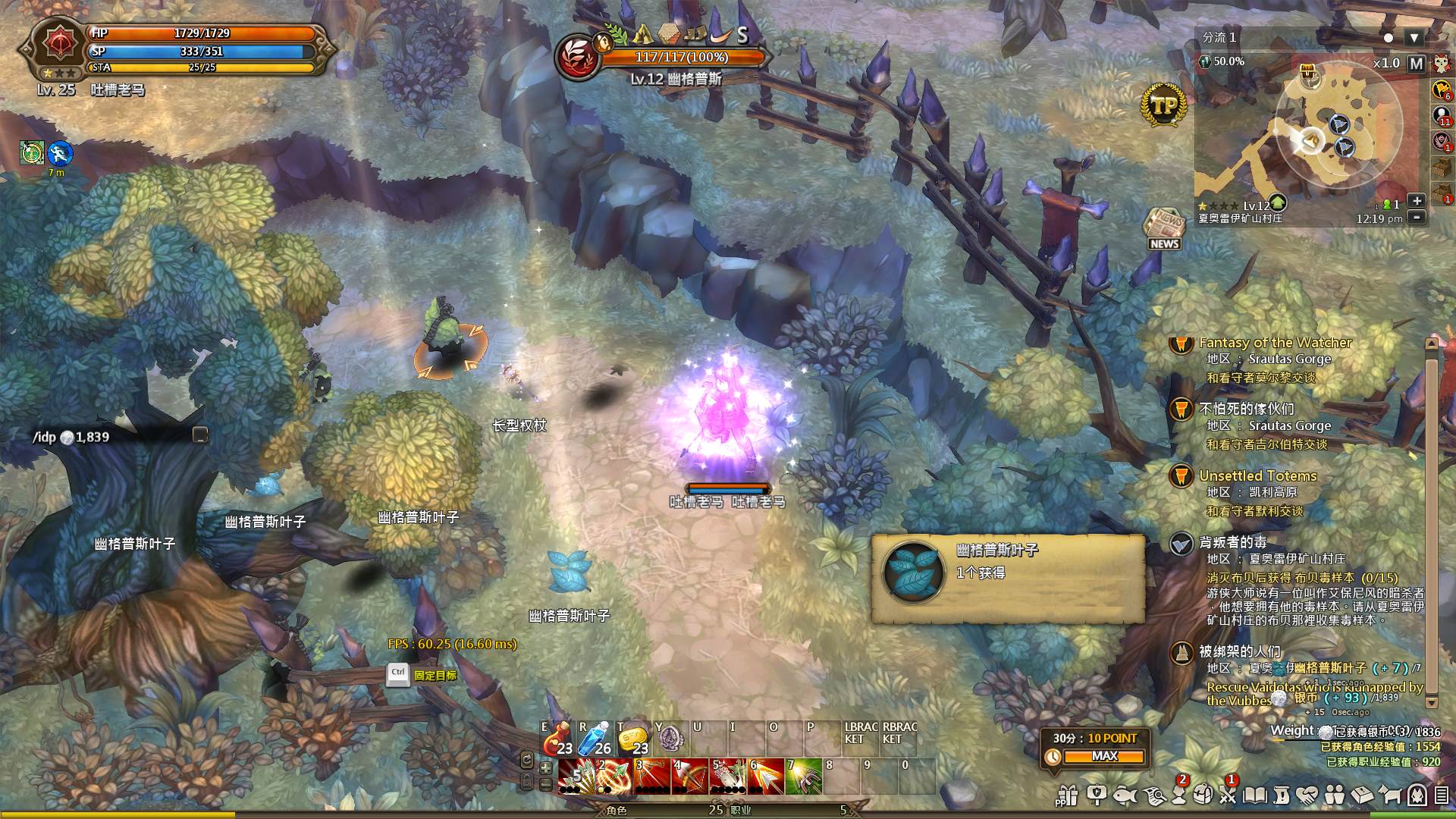This screenshot has height=819, width=1456.
Task: Select the Fantasy of the Watcher quest
Action: [1275, 343]
